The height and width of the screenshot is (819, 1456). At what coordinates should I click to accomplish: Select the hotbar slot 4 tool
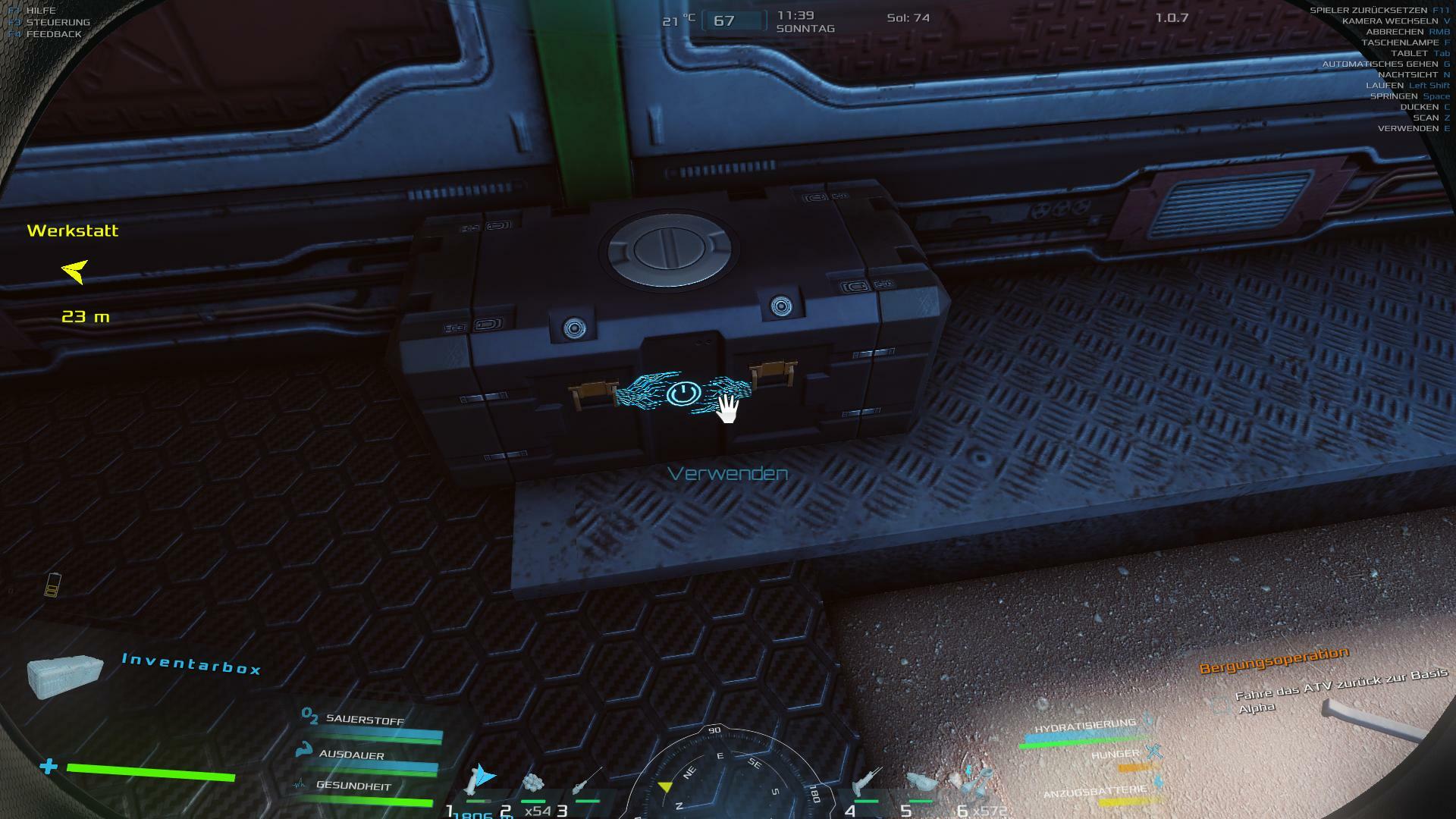tap(866, 783)
